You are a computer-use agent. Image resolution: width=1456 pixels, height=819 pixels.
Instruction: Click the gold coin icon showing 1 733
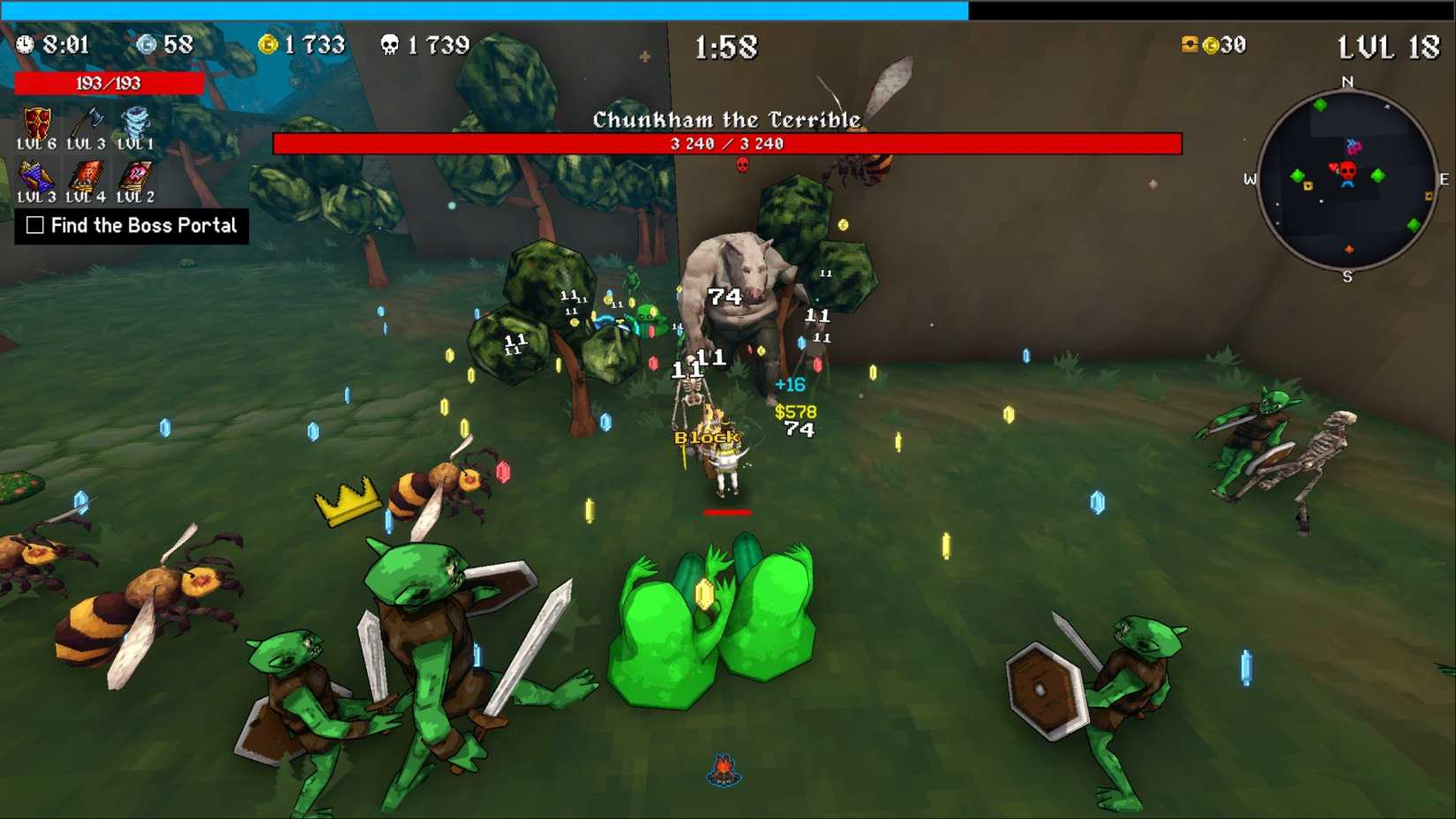[x=266, y=44]
